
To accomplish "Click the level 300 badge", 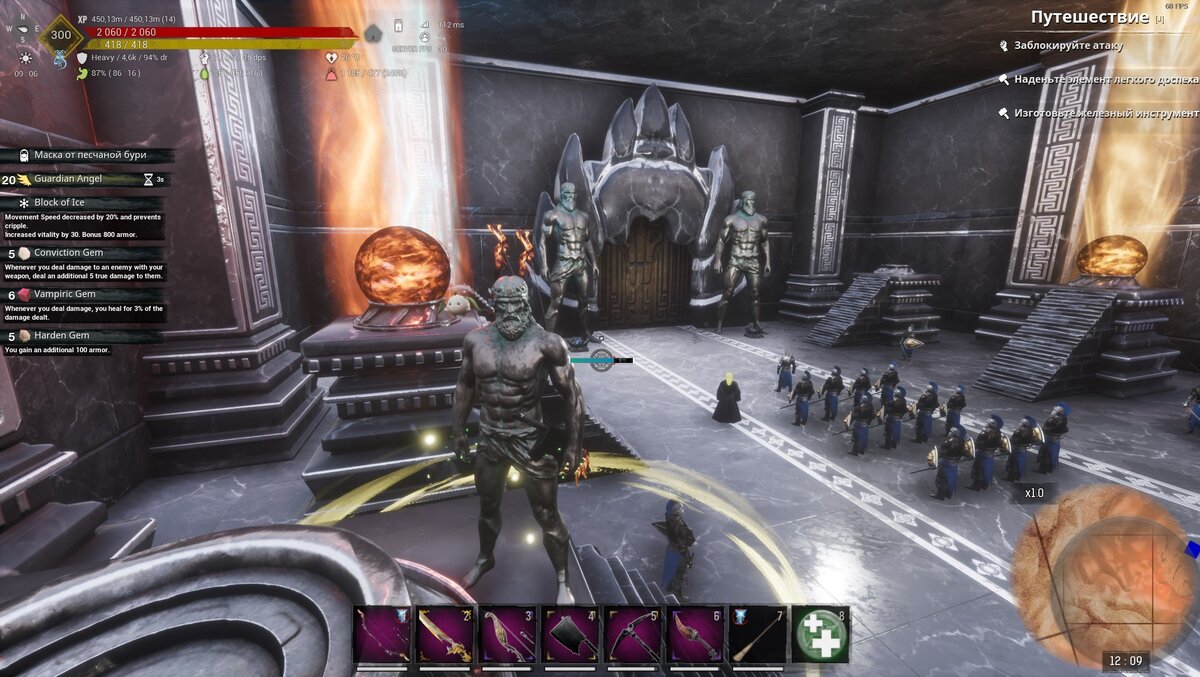I will point(60,35).
